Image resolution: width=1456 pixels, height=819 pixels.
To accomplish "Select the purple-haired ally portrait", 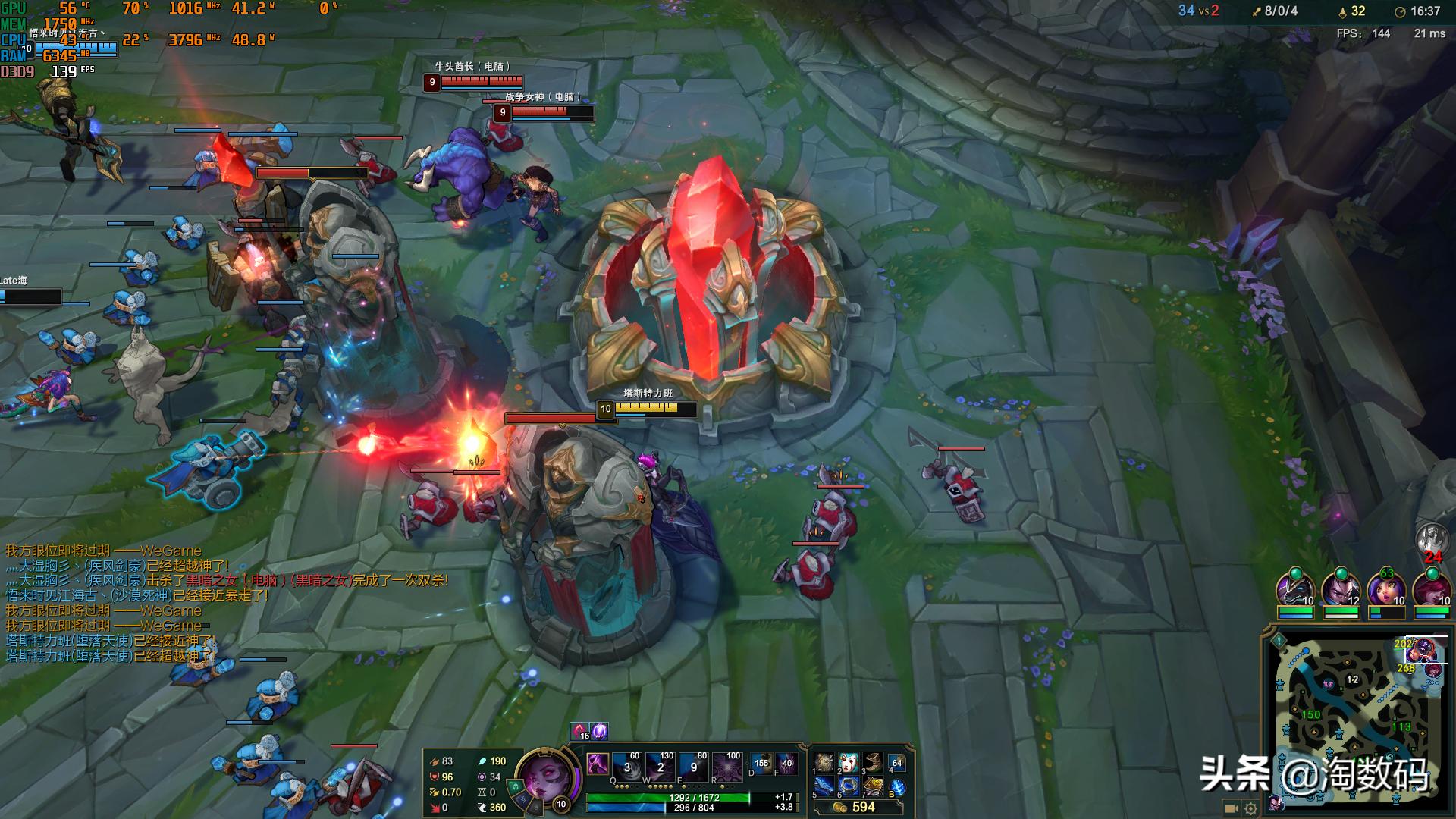I will pyautogui.click(x=1385, y=588).
